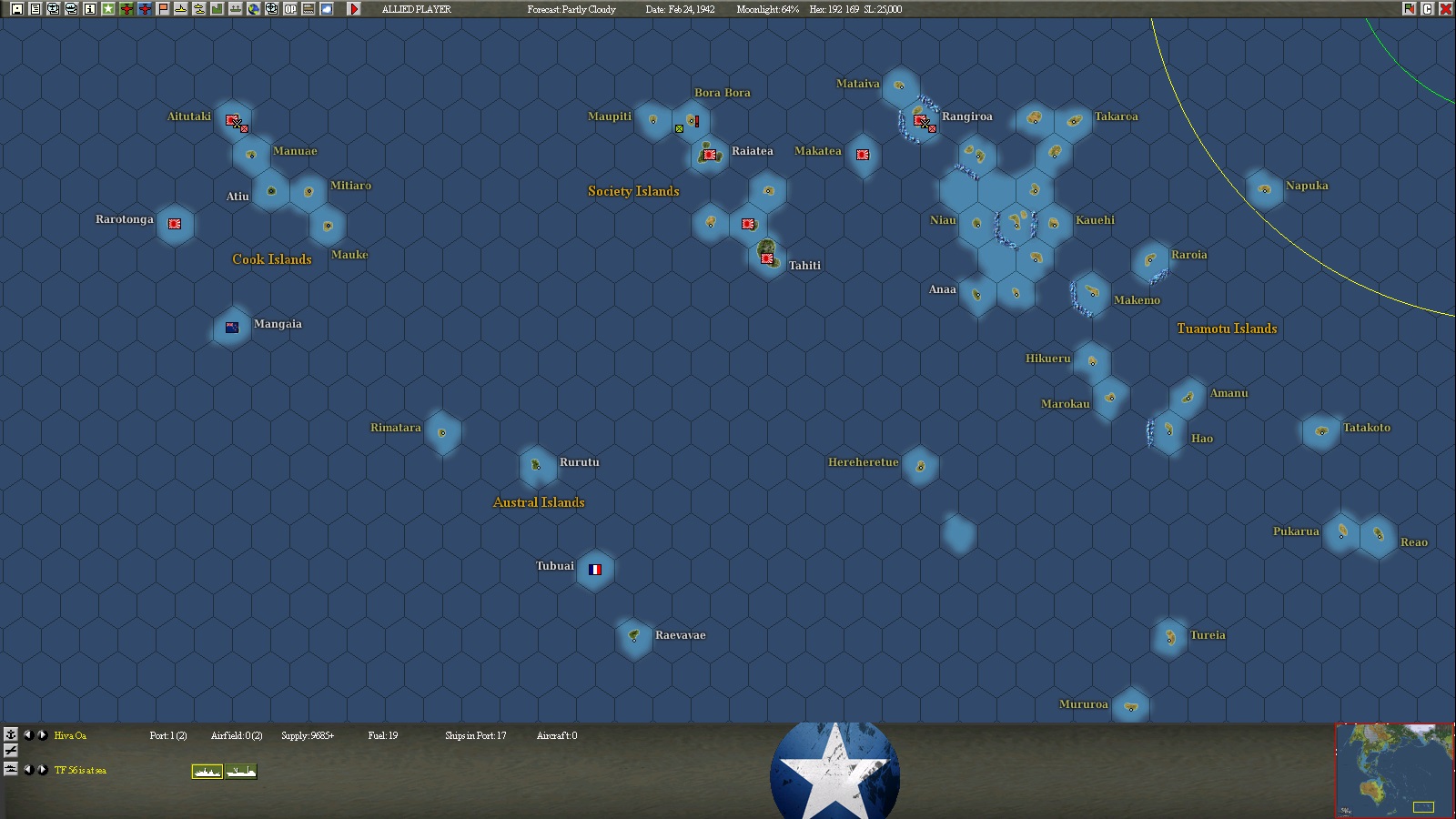Save the game using the disk icon
The image size is (1456, 819).
(18, 9)
